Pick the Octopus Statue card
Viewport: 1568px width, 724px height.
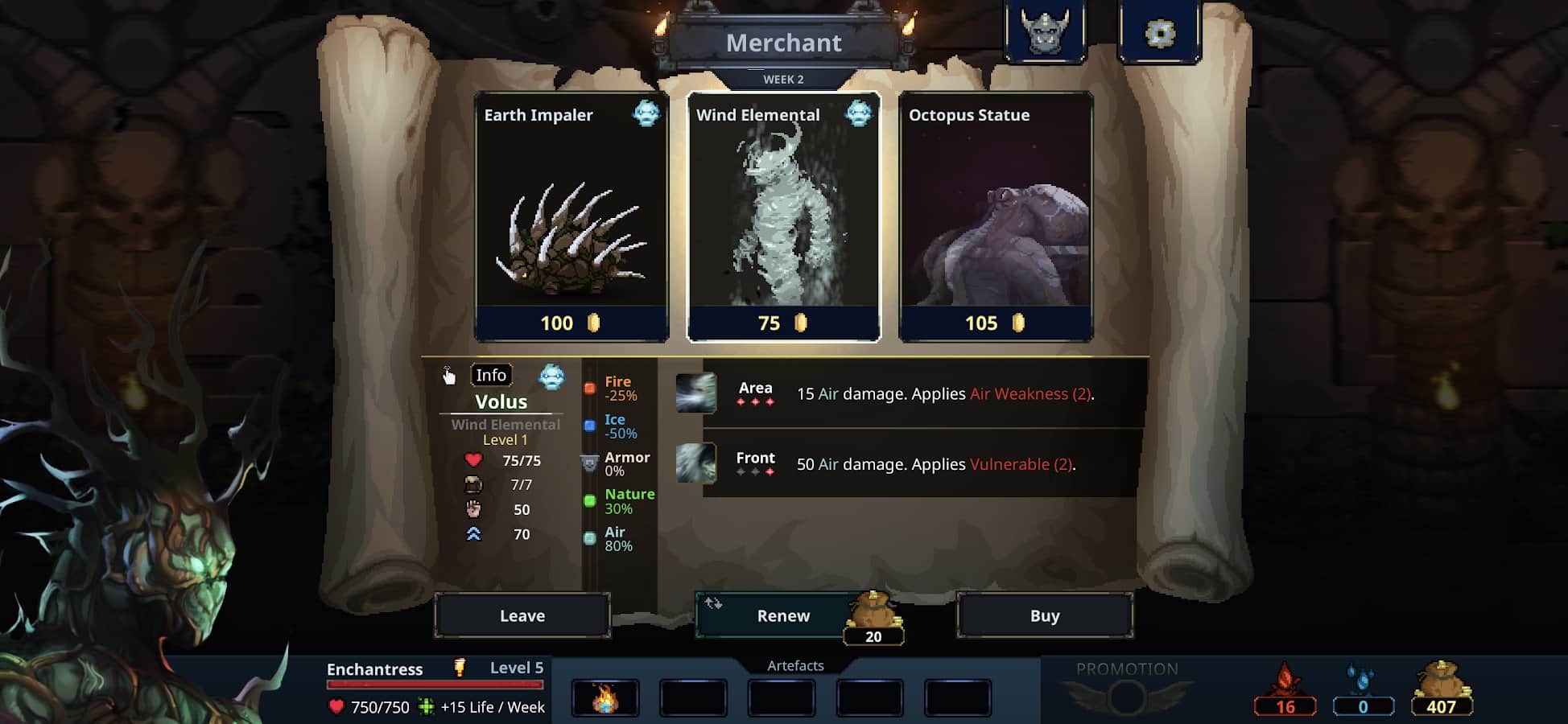(995, 217)
